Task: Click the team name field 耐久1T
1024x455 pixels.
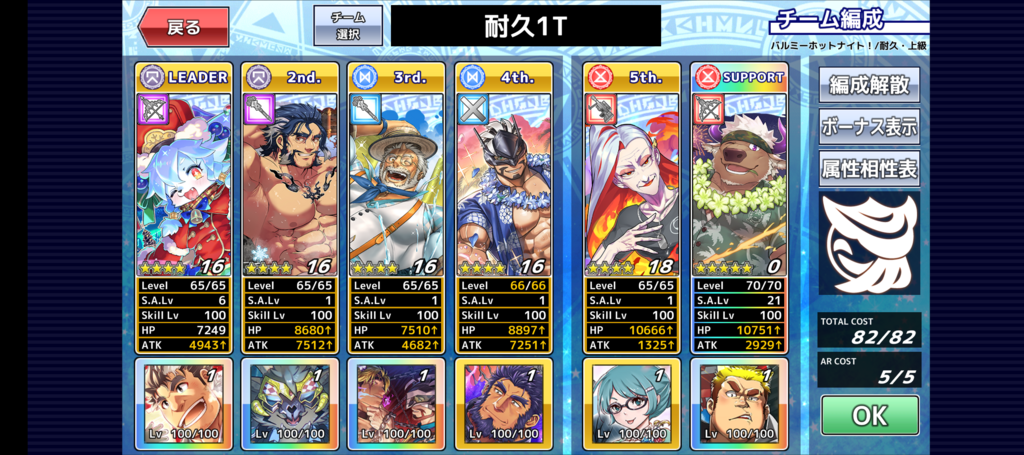Action: pyautogui.click(x=526, y=26)
